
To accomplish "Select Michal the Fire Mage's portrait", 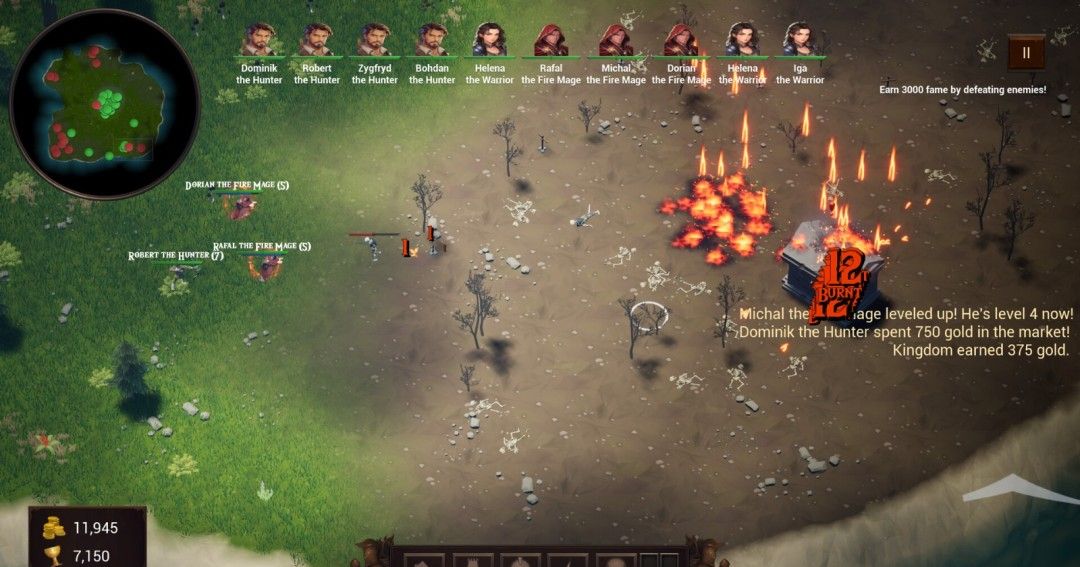I will [615, 40].
